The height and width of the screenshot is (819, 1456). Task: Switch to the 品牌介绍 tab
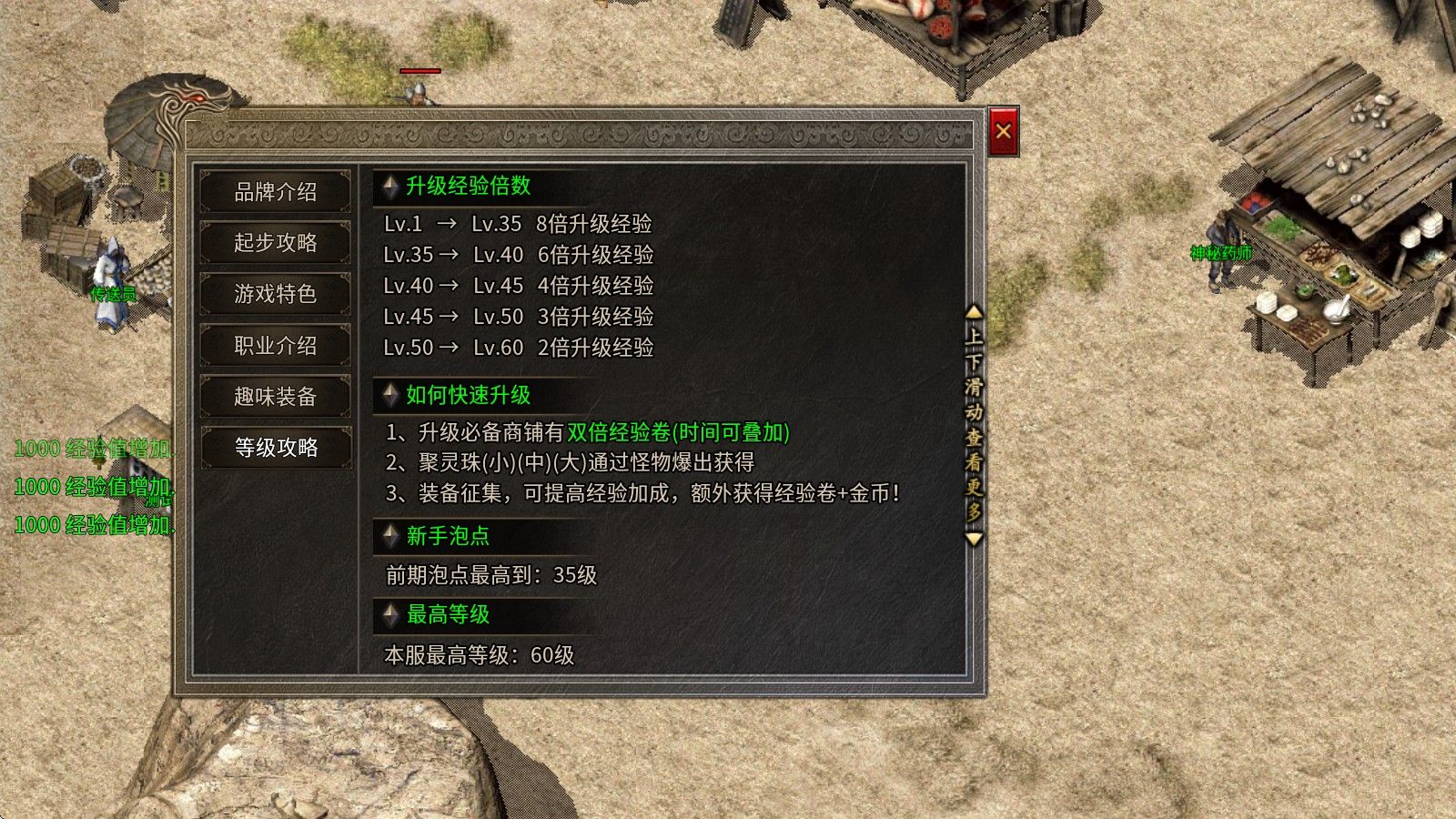click(x=275, y=193)
